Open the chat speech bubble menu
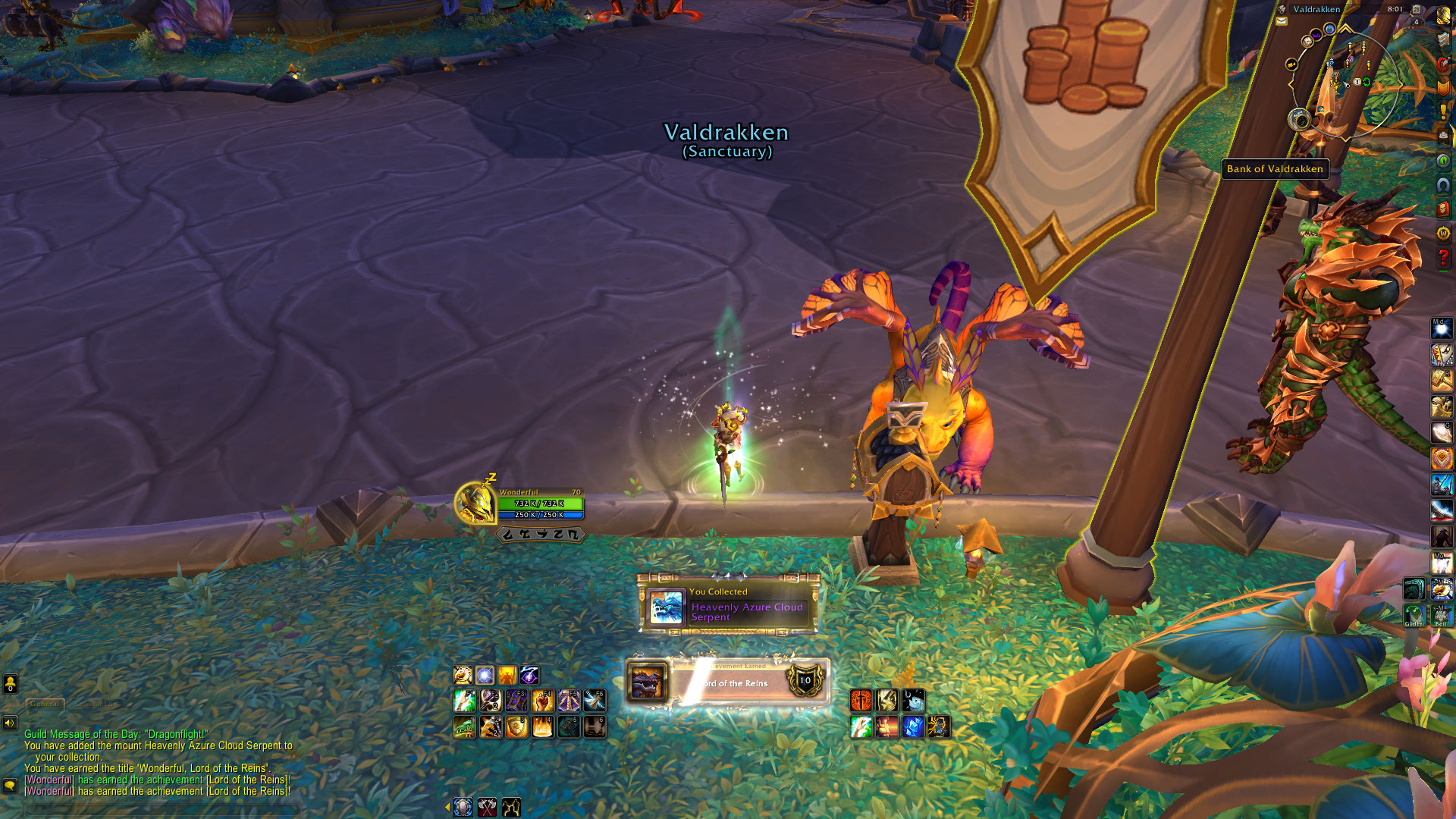This screenshot has width=1456, height=819. pyautogui.click(x=10, y=786)
